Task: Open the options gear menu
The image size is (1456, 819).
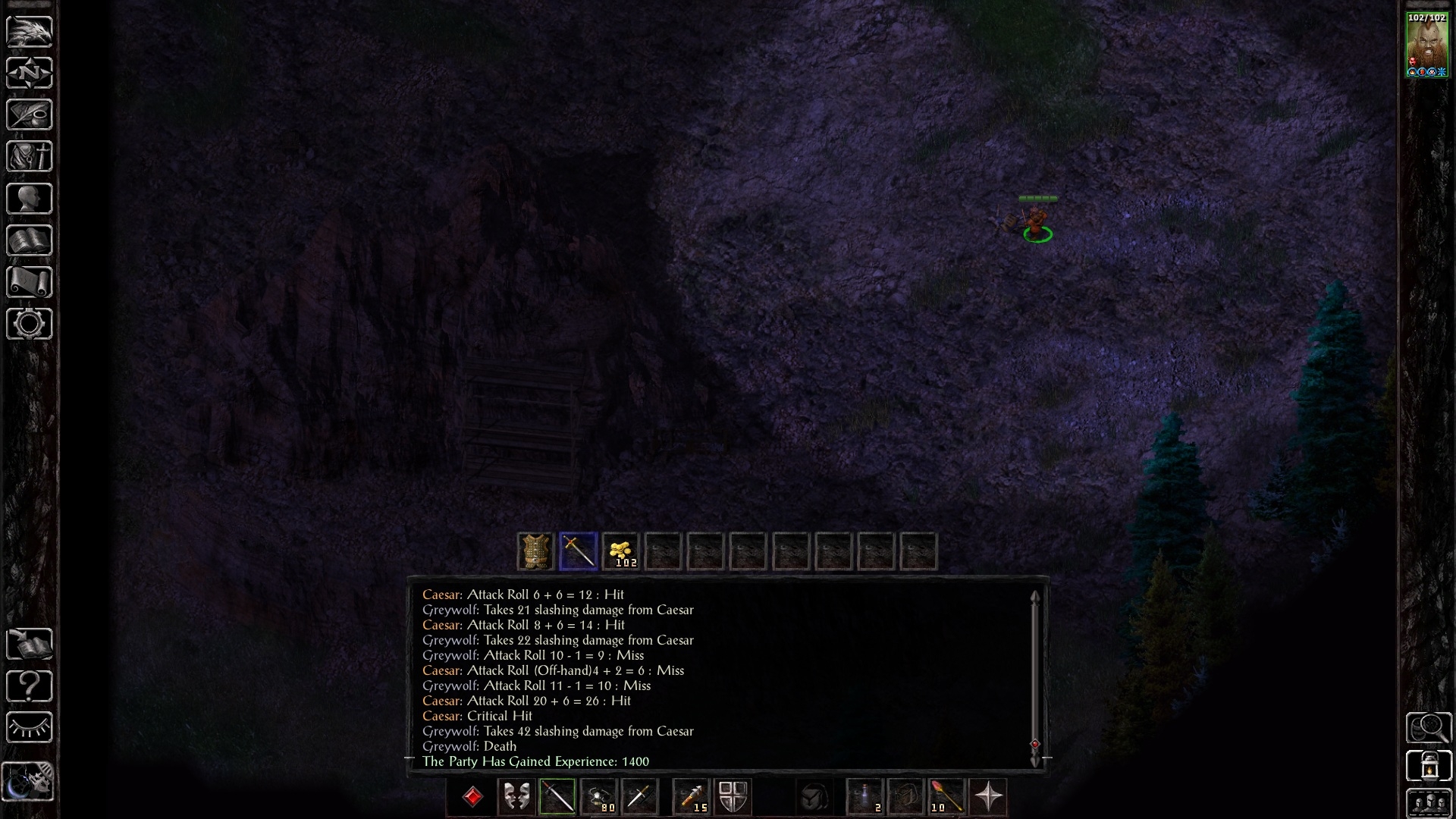Action: pos(30,324)
